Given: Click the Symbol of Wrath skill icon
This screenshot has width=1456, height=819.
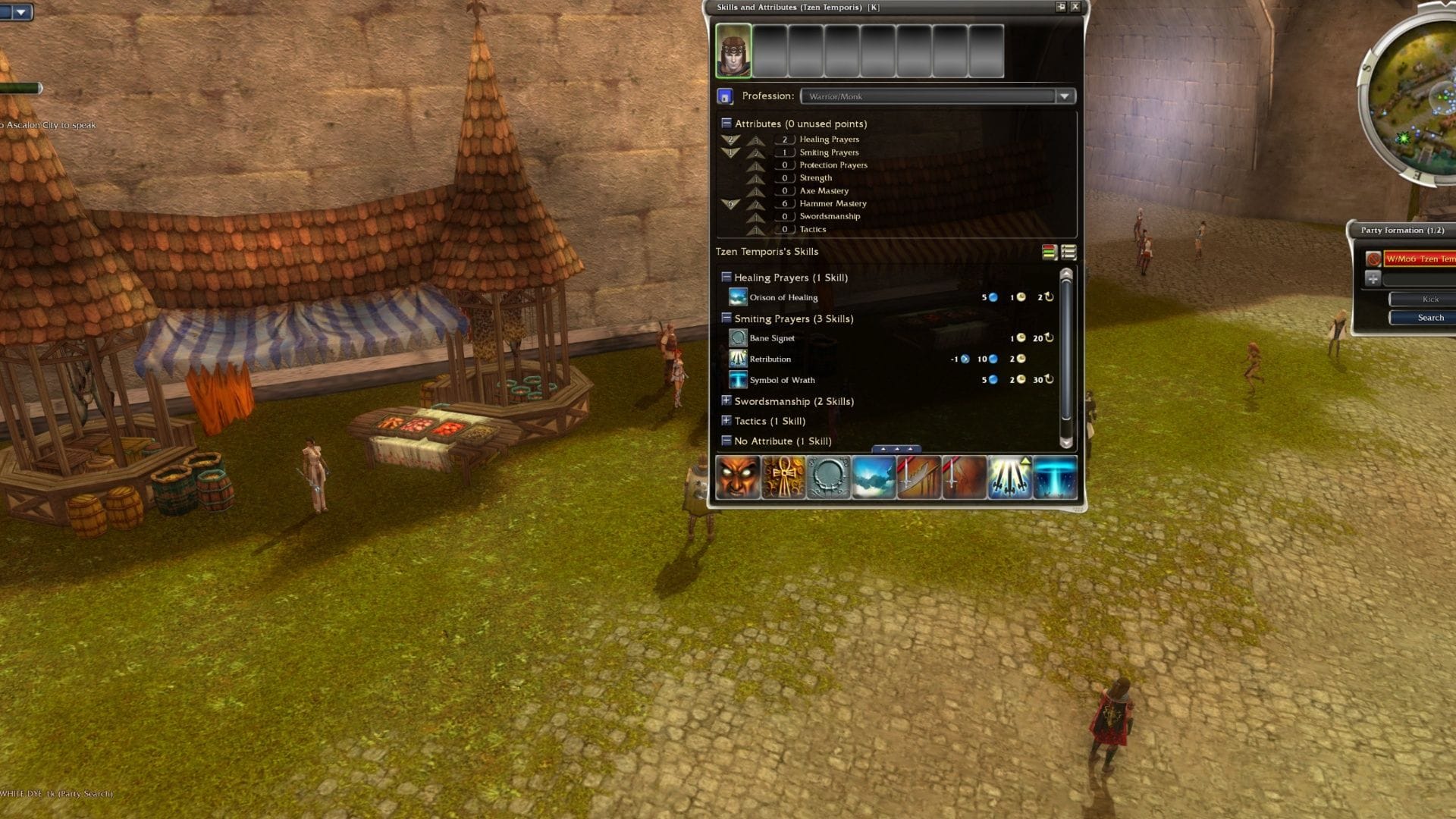Looking at the screenshot, I should [x=736, y=380].
